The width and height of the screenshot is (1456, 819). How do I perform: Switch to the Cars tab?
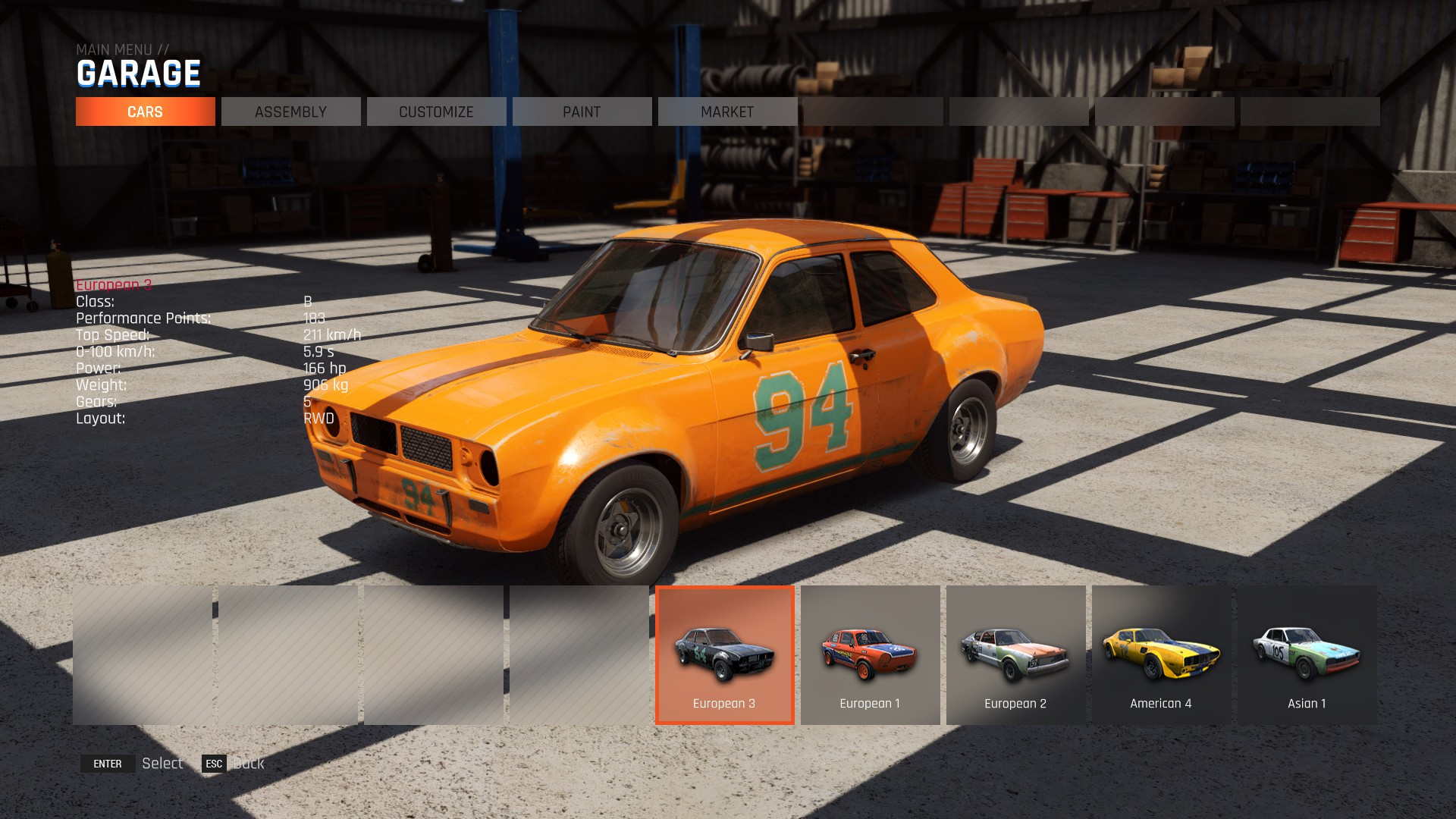[x=145, y=111]
